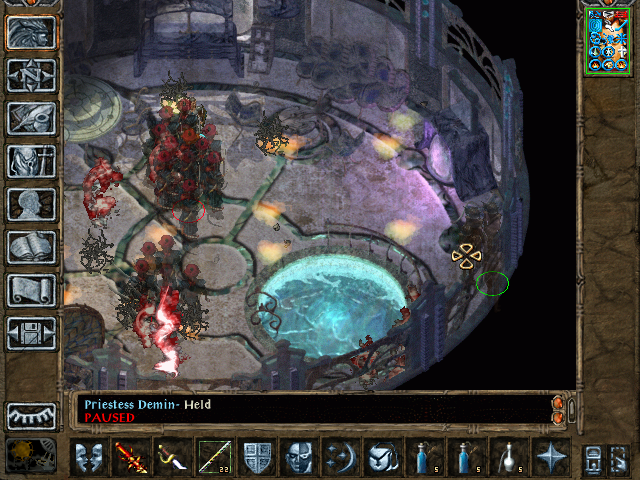
Task: Show the character record with the bust icon
Action: tap(31, 204)
